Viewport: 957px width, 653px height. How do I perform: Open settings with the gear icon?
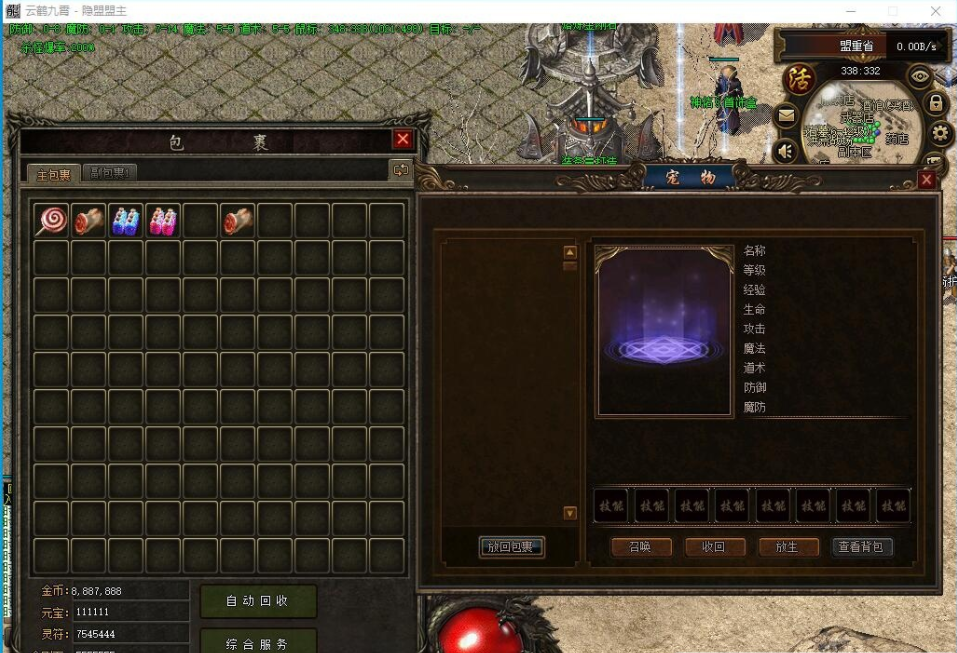940,132
